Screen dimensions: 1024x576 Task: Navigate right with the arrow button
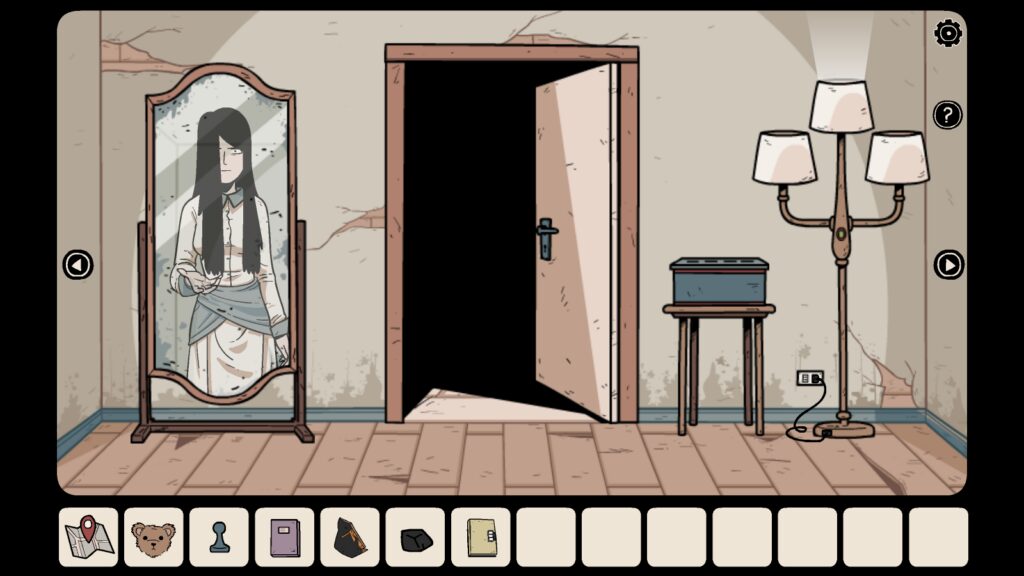point(948,265)
